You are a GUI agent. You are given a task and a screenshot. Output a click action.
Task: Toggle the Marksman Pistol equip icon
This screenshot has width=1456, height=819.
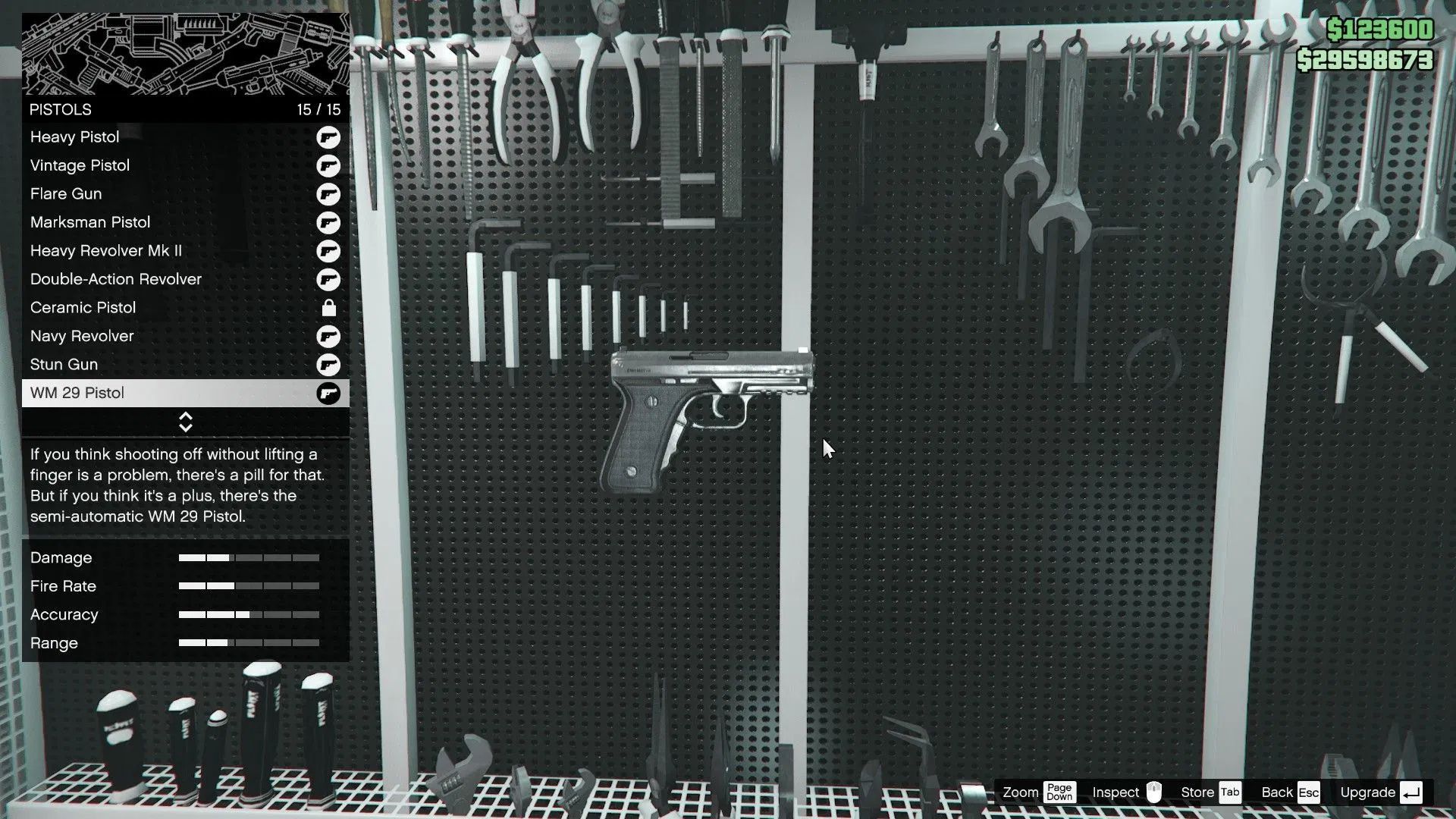point(328,222)
